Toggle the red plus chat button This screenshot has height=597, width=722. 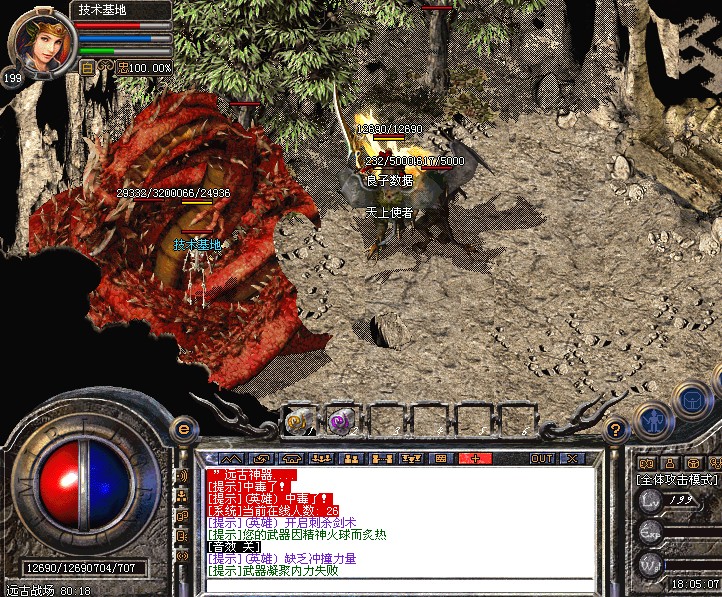point(474,458)
